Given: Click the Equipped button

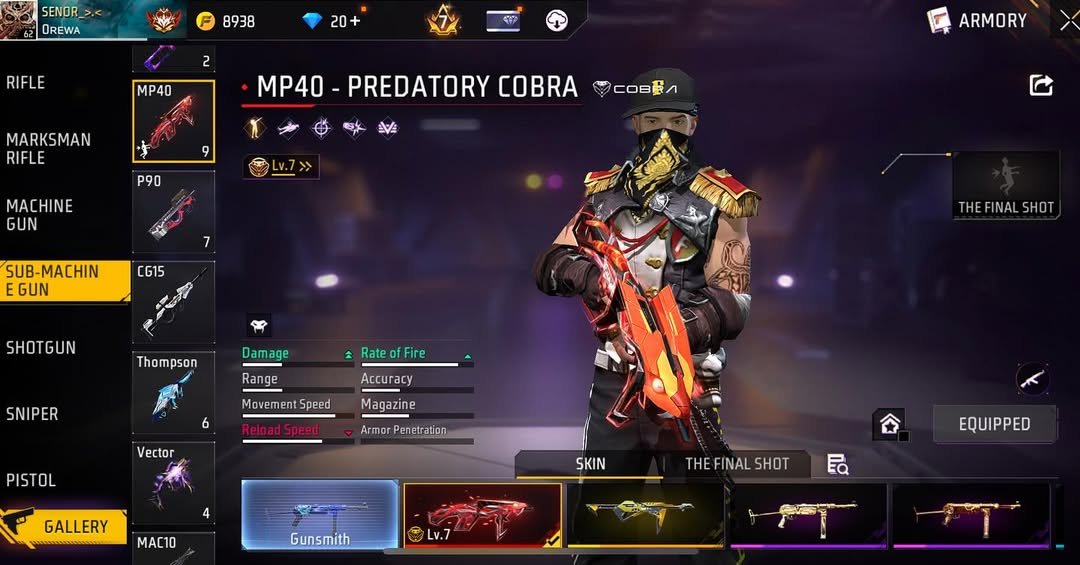Looking at the screenshot, I should coord(994,424).
